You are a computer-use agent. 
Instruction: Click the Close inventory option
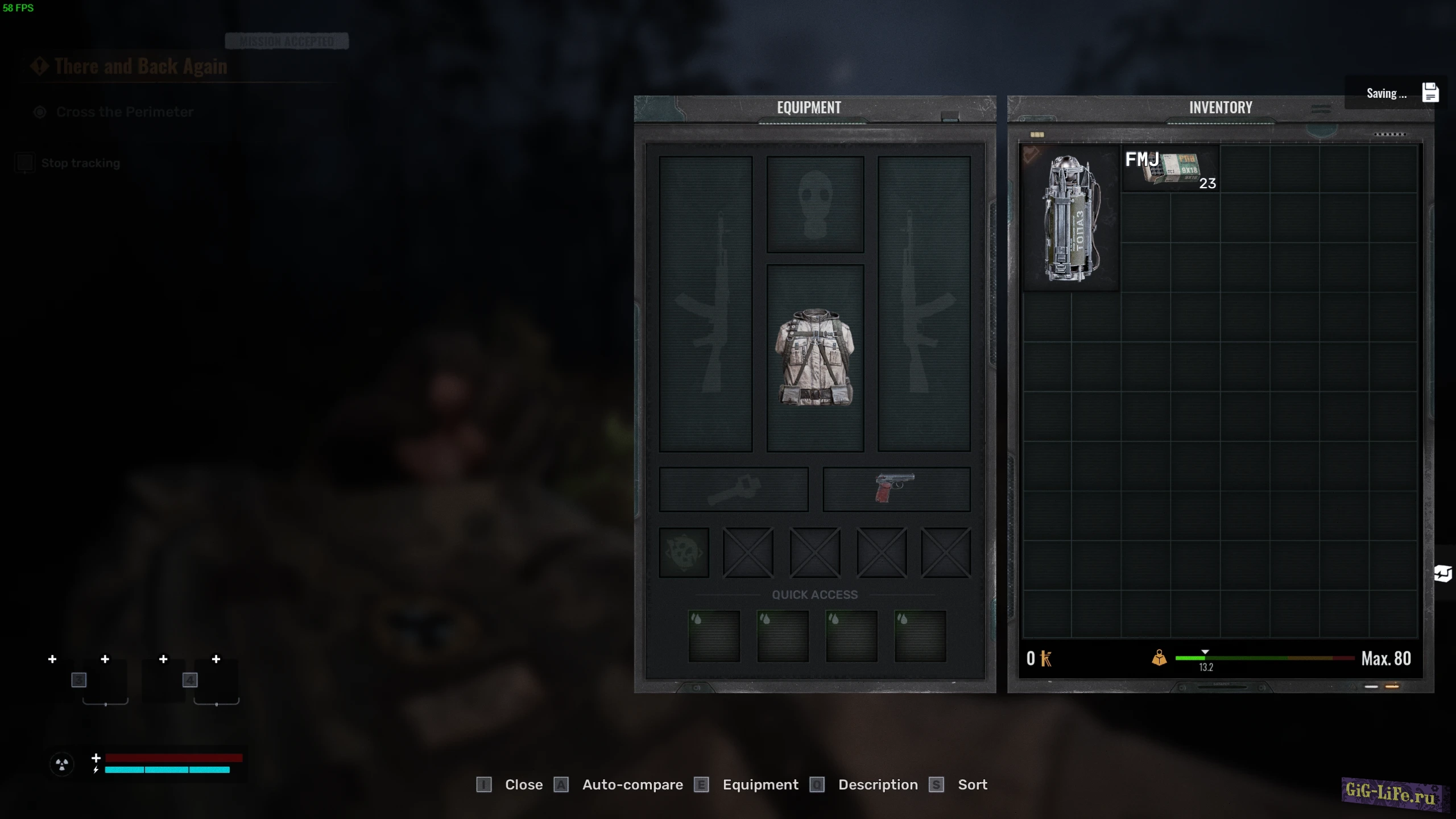(x=523, y=785)
